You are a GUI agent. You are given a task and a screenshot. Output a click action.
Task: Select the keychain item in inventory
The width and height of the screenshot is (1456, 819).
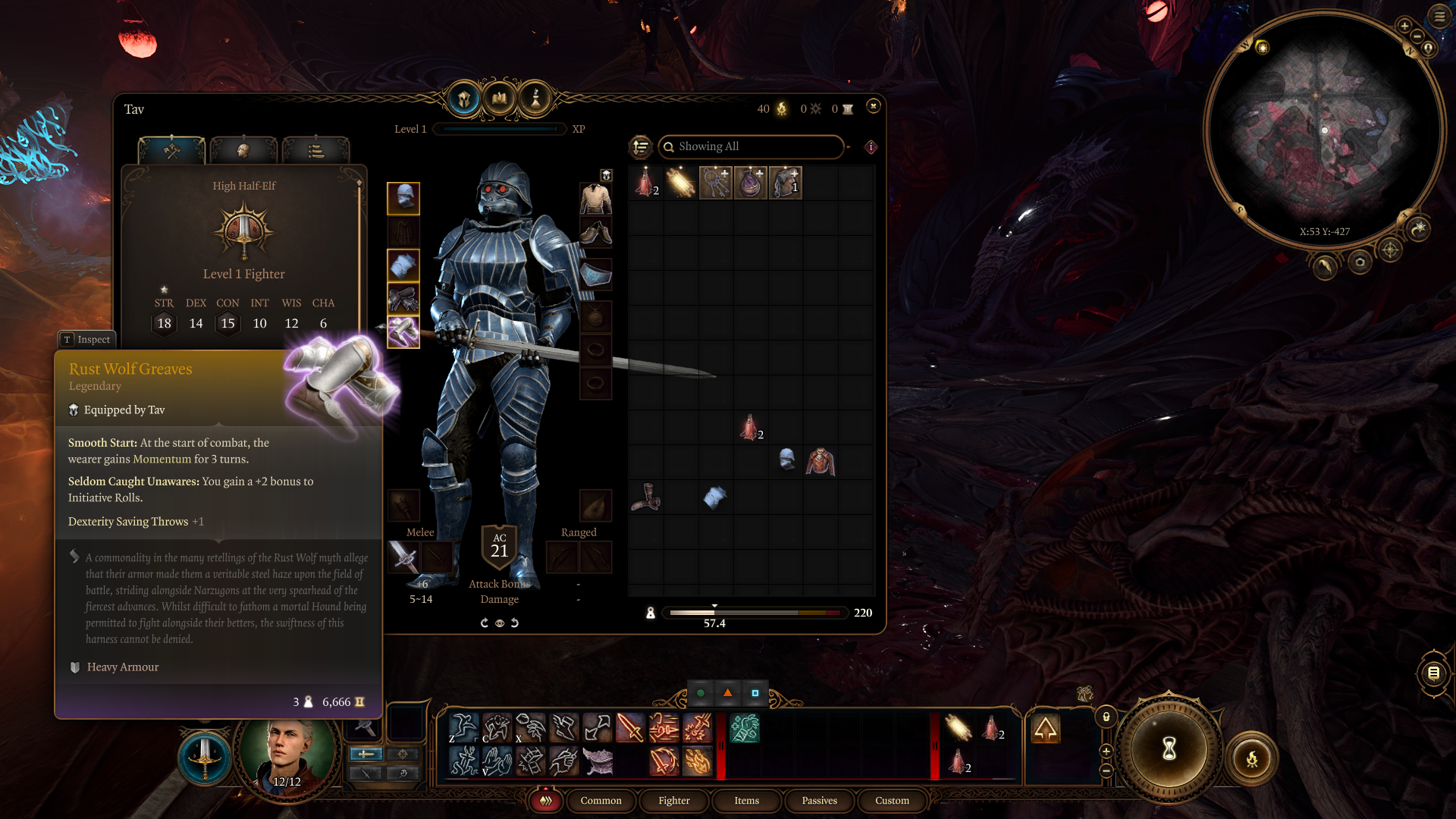pos(715,183)
